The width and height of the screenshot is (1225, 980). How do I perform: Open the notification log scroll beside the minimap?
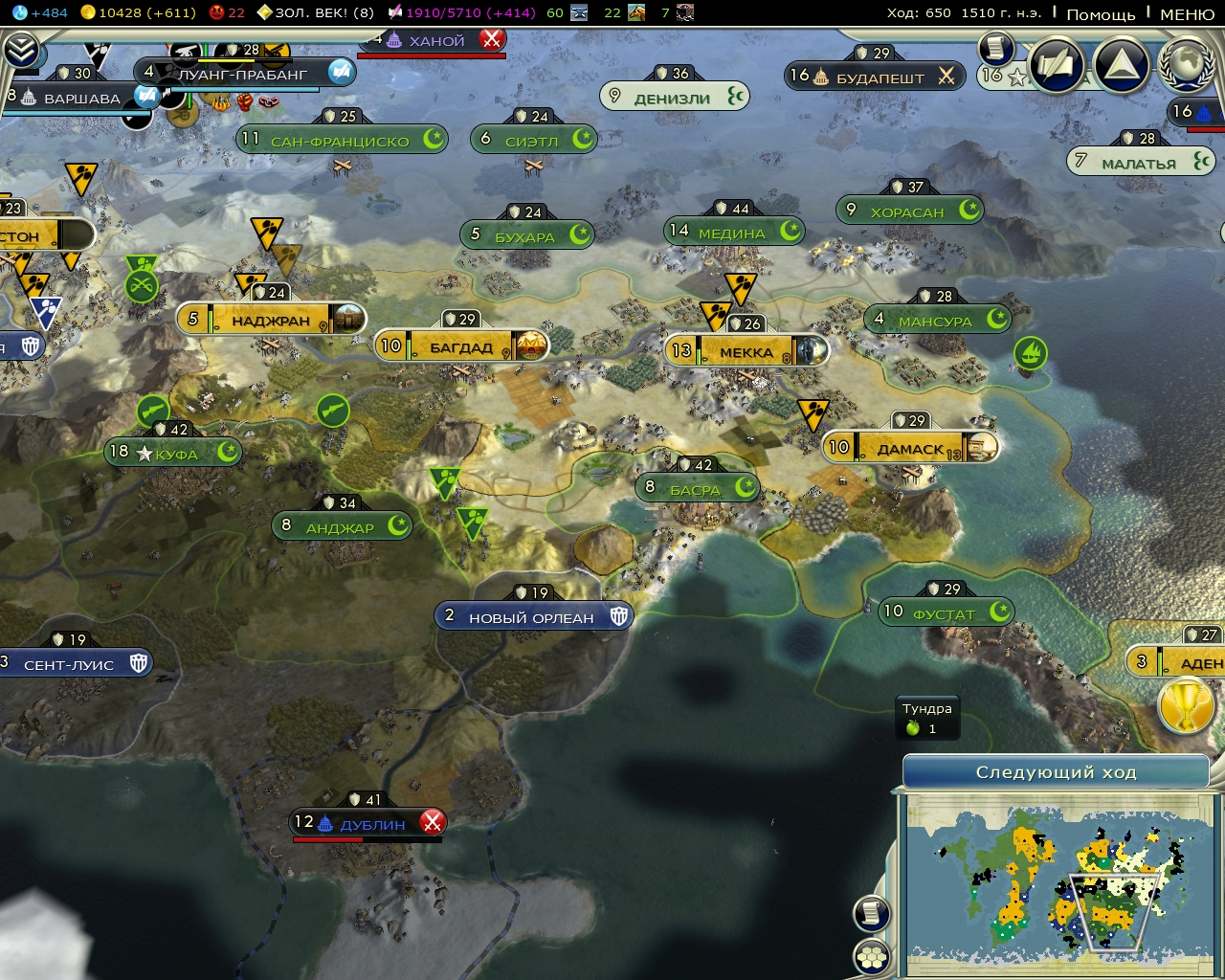(x=872, y=912)
